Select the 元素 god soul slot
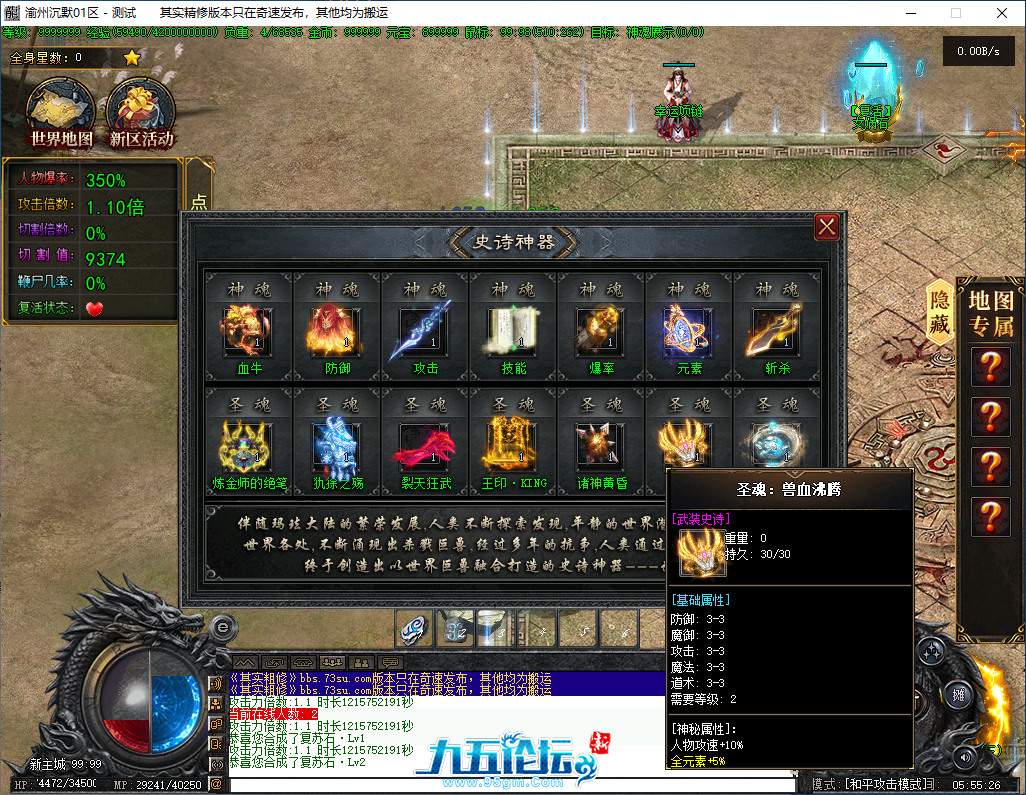 coord(688,333)
